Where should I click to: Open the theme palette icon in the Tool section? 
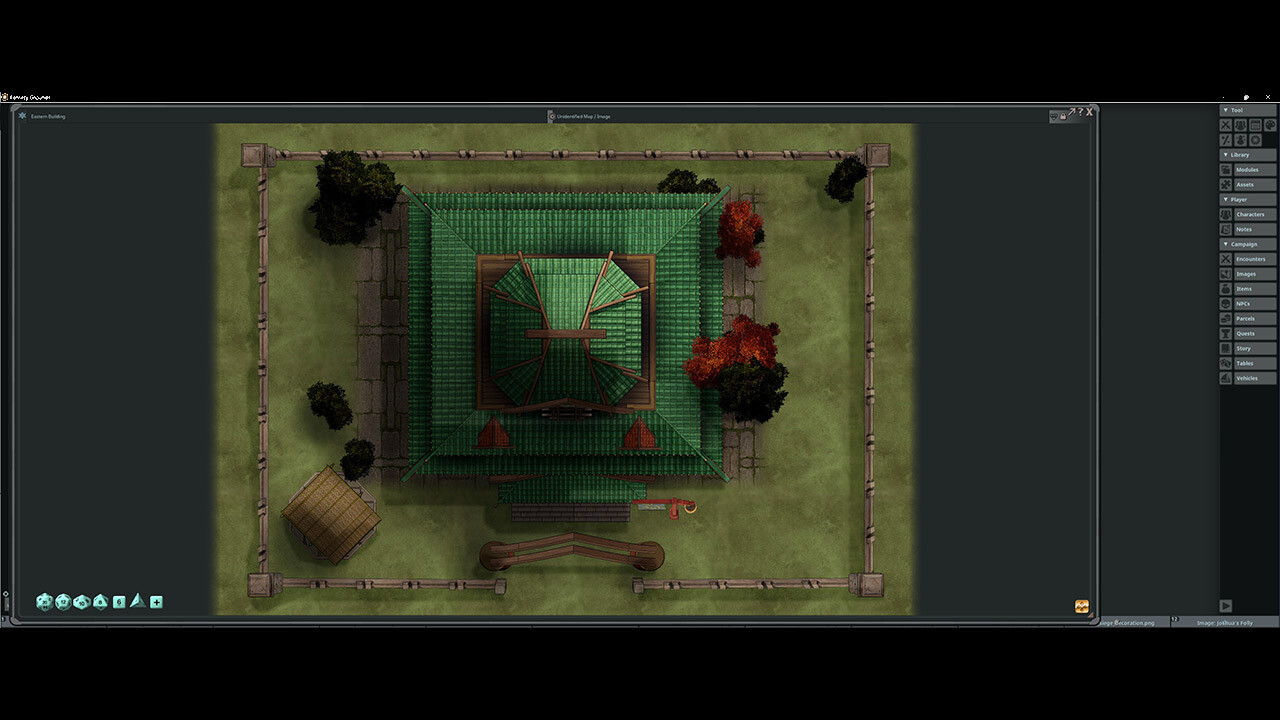click(1270, 125)
